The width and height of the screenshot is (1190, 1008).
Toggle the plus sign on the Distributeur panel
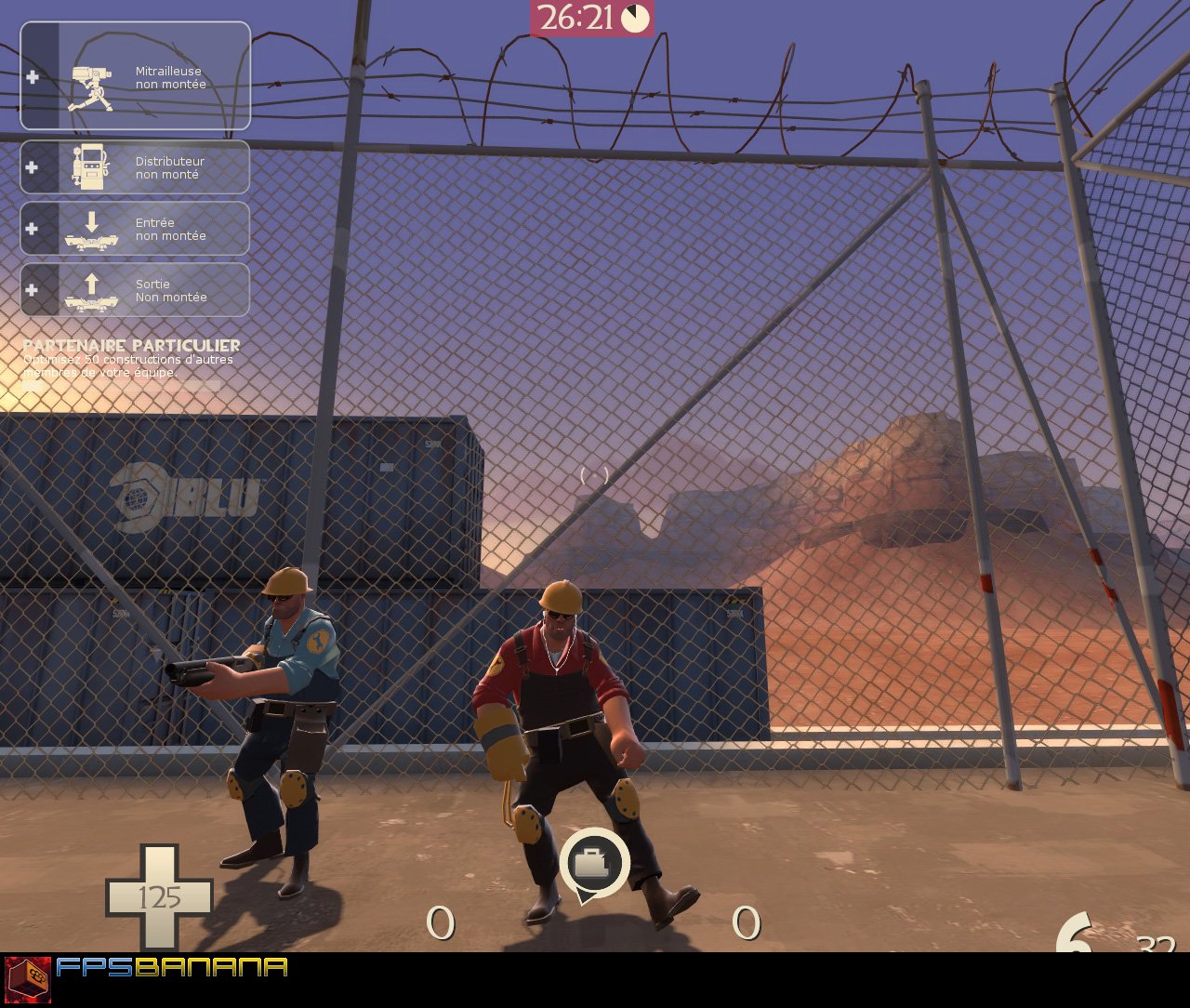33,167
